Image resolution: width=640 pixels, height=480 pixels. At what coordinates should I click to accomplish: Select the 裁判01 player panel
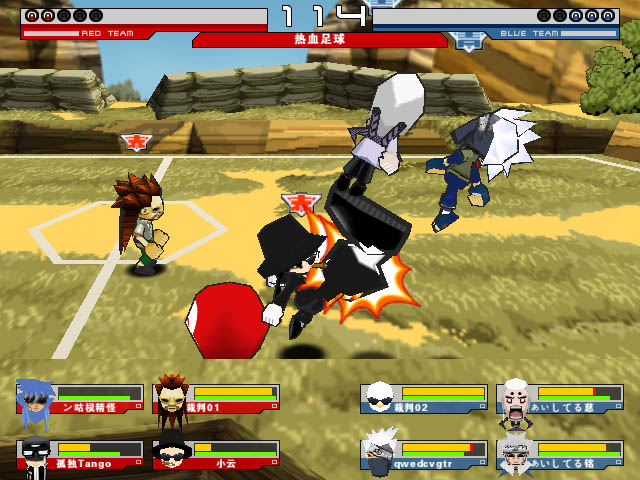click(217, 398)
